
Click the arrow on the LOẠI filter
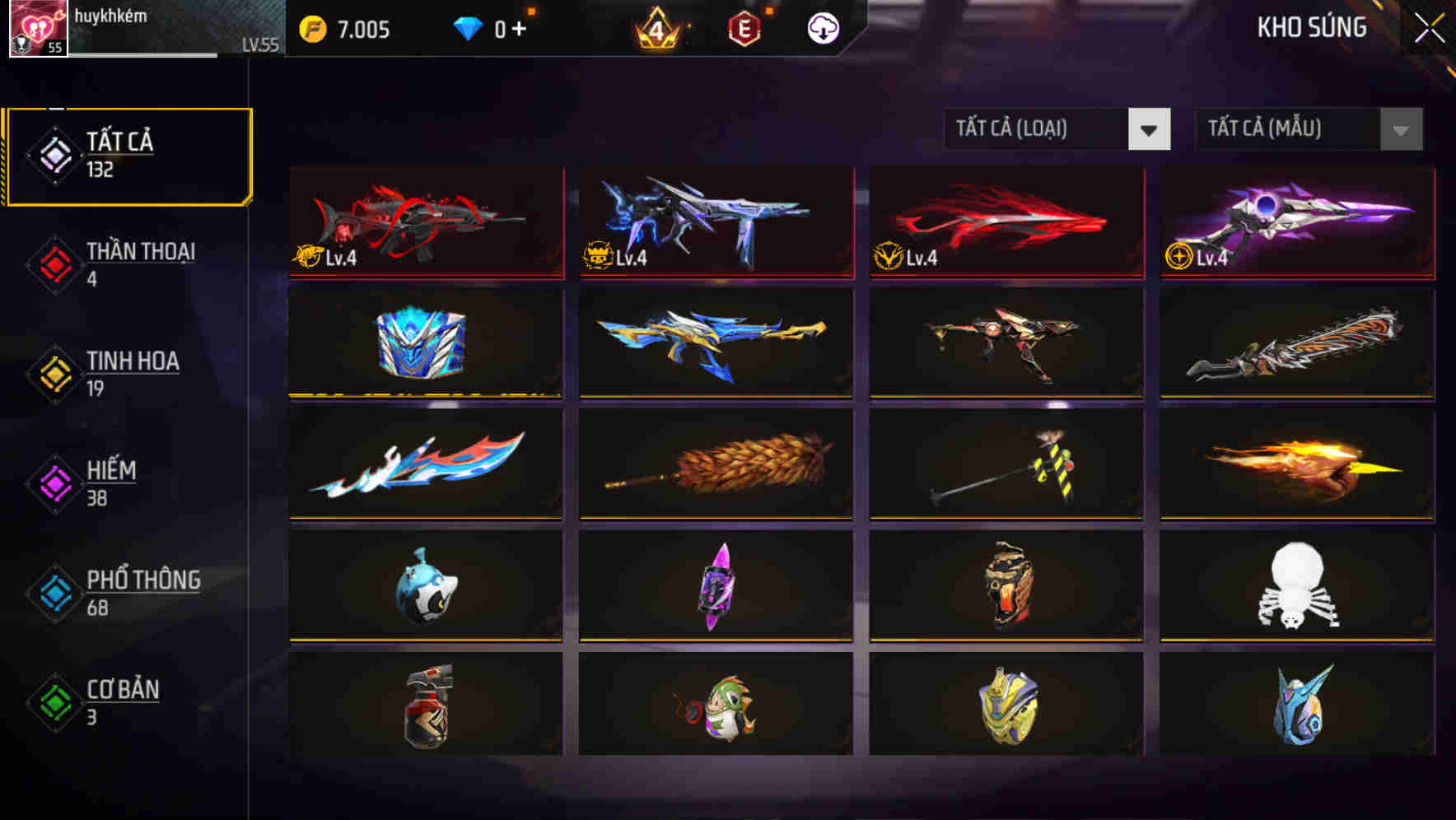pyautogui.click(x=1150, y=129)
